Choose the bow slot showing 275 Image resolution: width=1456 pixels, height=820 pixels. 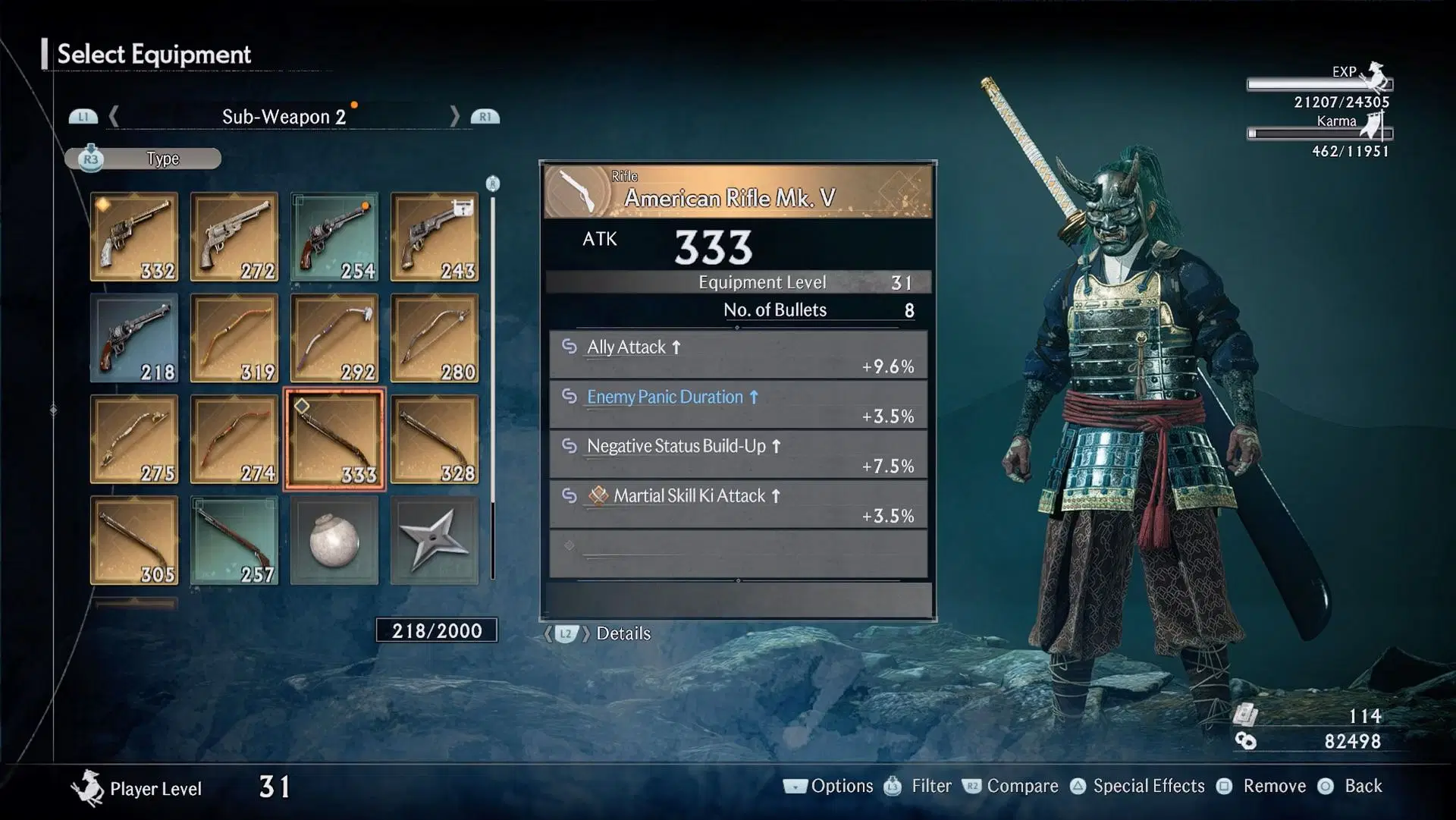(134, 439)
